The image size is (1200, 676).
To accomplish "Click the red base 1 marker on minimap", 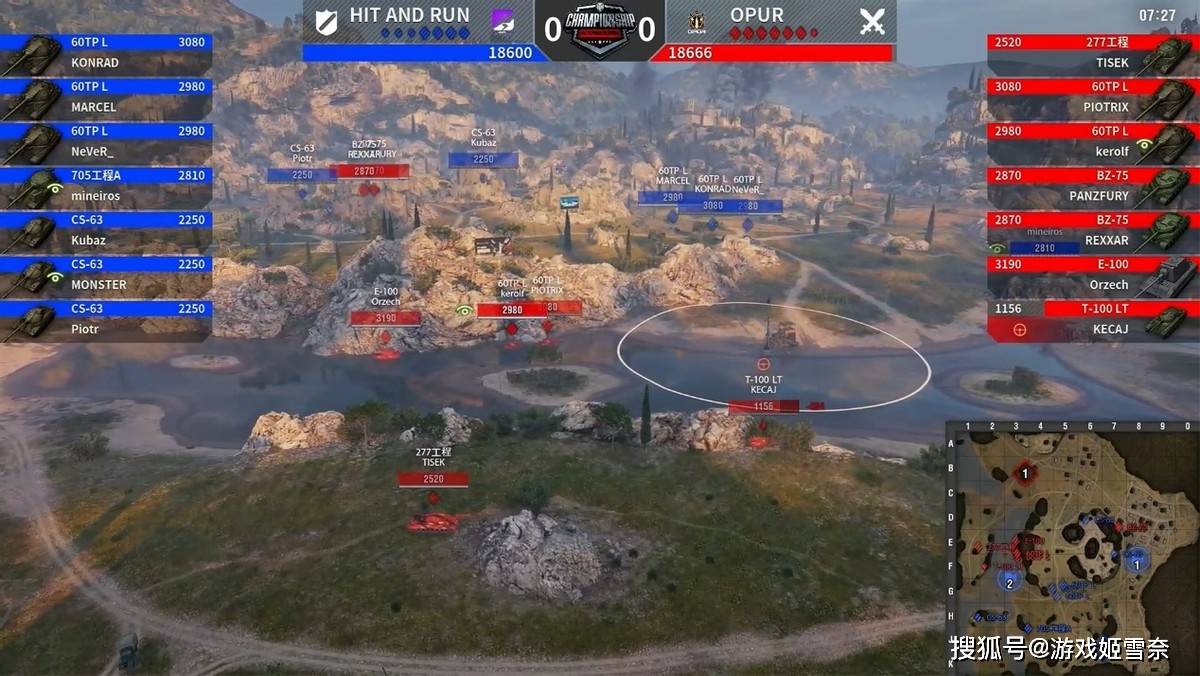I will pos(1024,472).
